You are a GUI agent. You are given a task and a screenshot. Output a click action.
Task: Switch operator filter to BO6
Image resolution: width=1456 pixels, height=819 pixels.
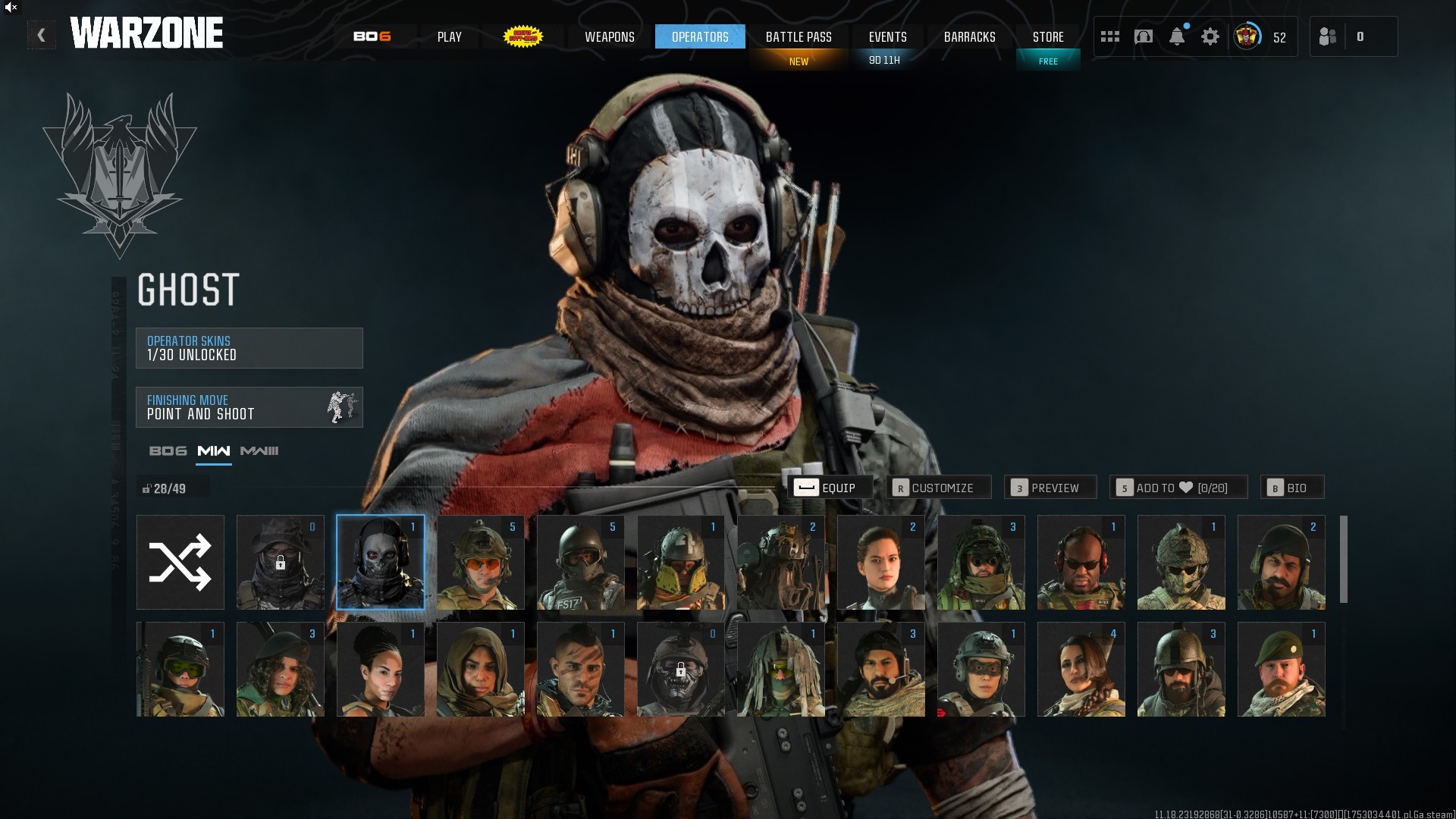click(x=168, y=451)
